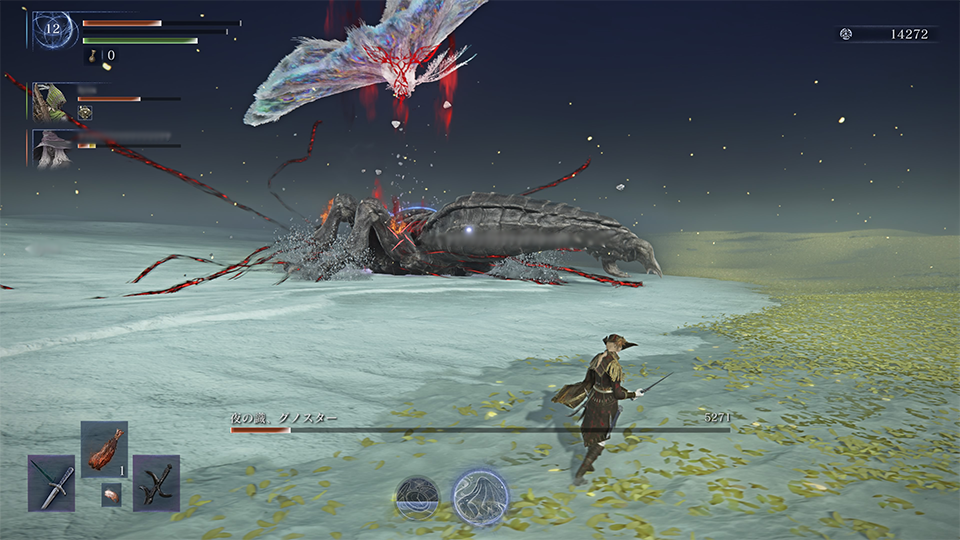Activate the half-charged circular skill icon

(417, 497)
